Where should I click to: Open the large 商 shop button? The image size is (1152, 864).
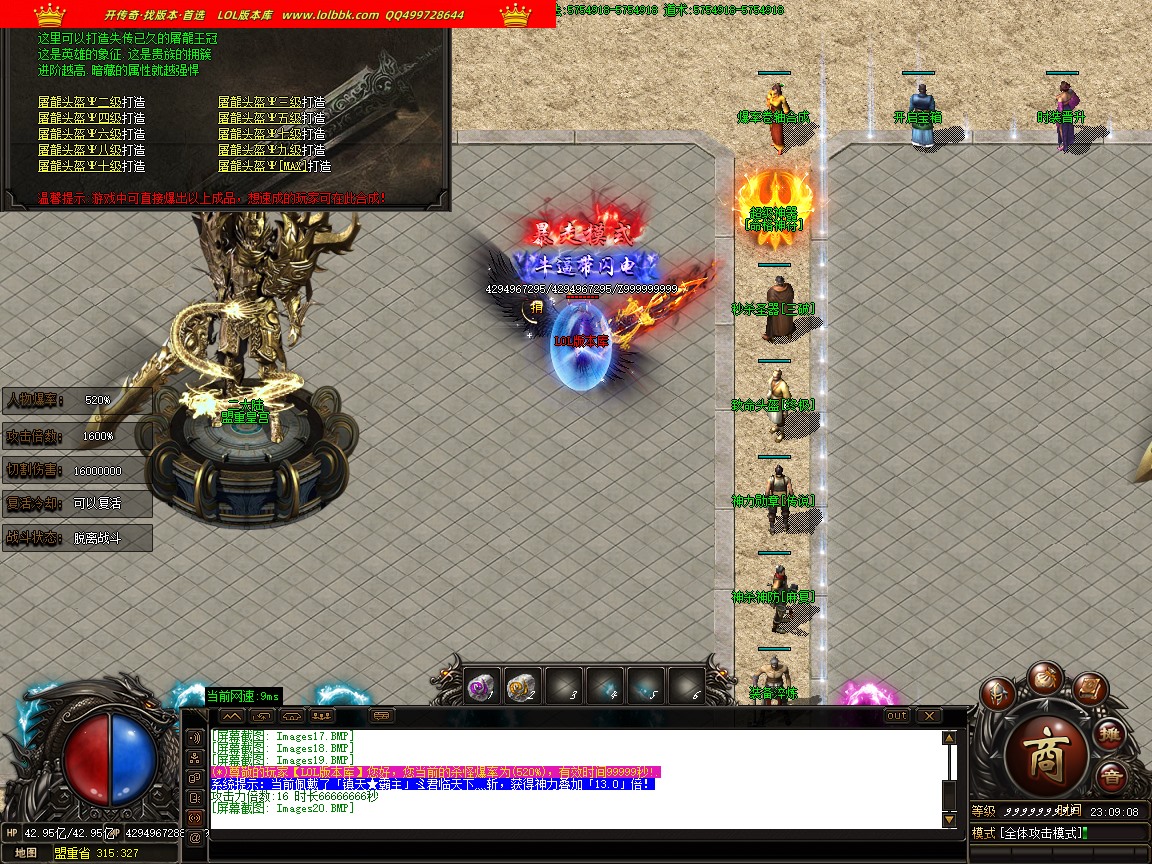(1046, 745)
